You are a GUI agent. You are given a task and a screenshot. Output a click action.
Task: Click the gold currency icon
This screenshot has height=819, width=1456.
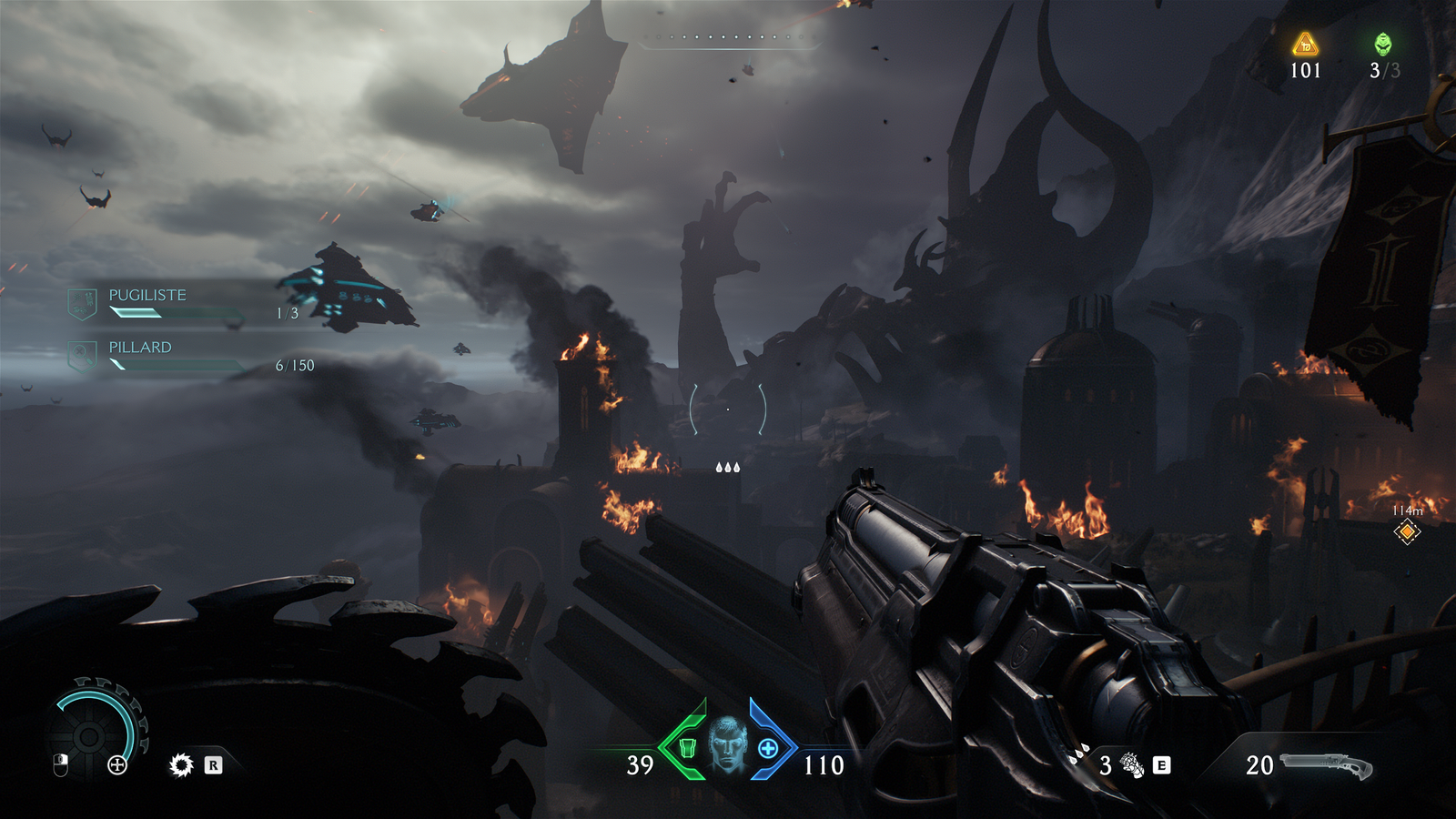1305,44
